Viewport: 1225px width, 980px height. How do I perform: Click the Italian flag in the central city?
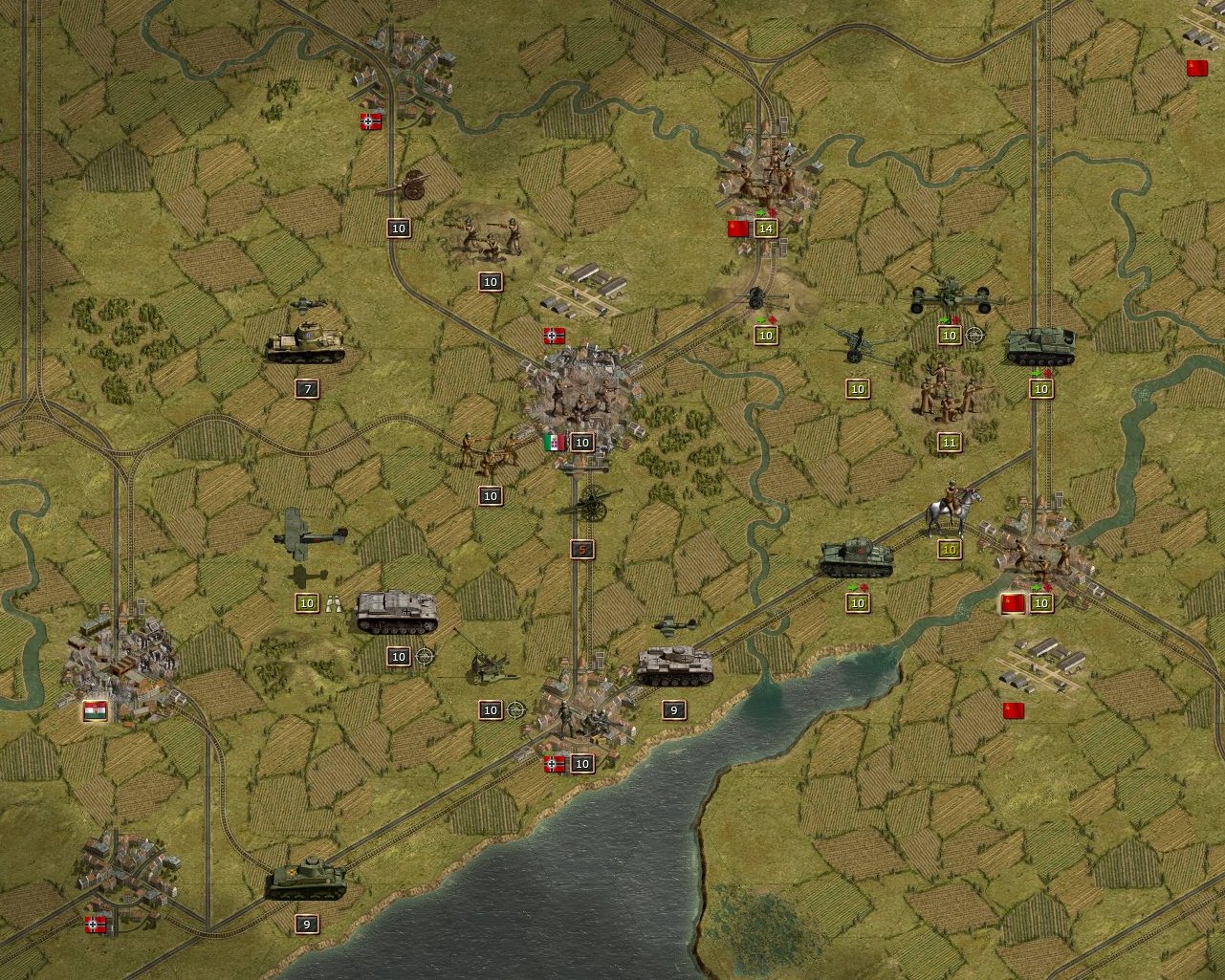point(553,442)
